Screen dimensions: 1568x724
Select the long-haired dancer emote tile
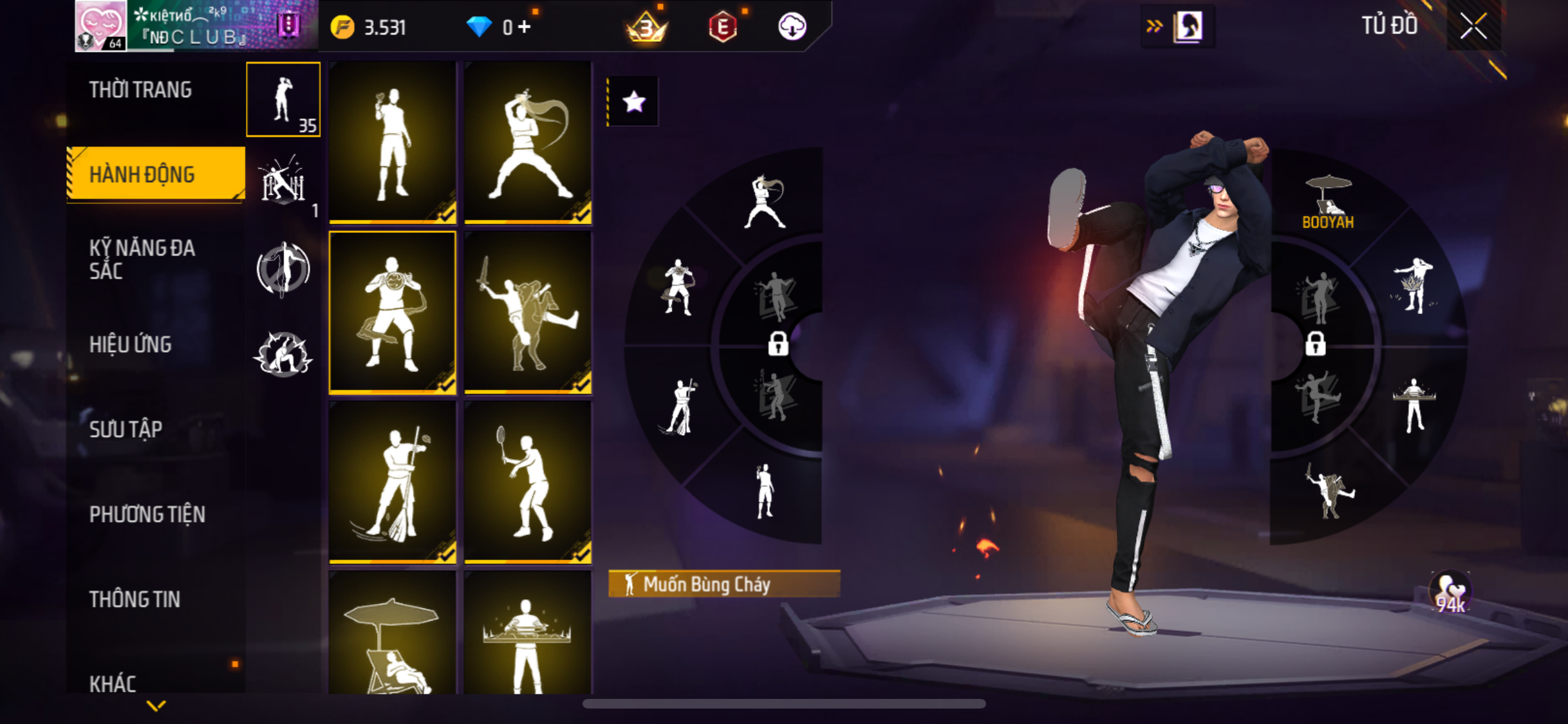click(x=528, y=142)
